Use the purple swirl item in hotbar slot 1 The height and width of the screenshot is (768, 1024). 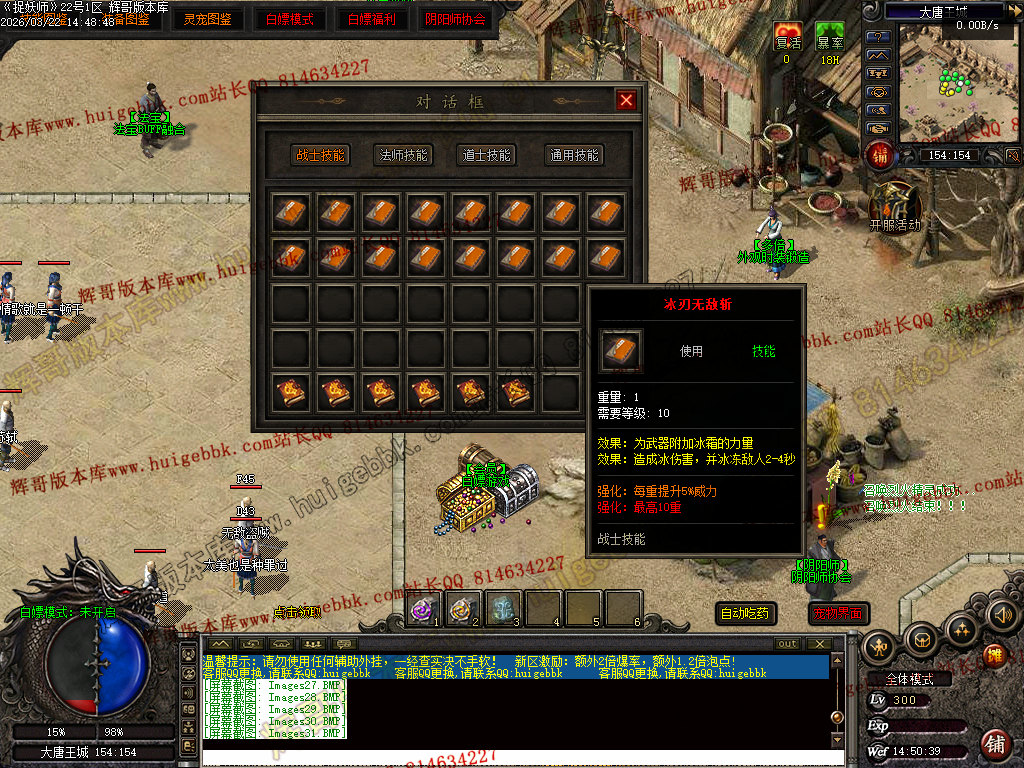pos(424,607)
